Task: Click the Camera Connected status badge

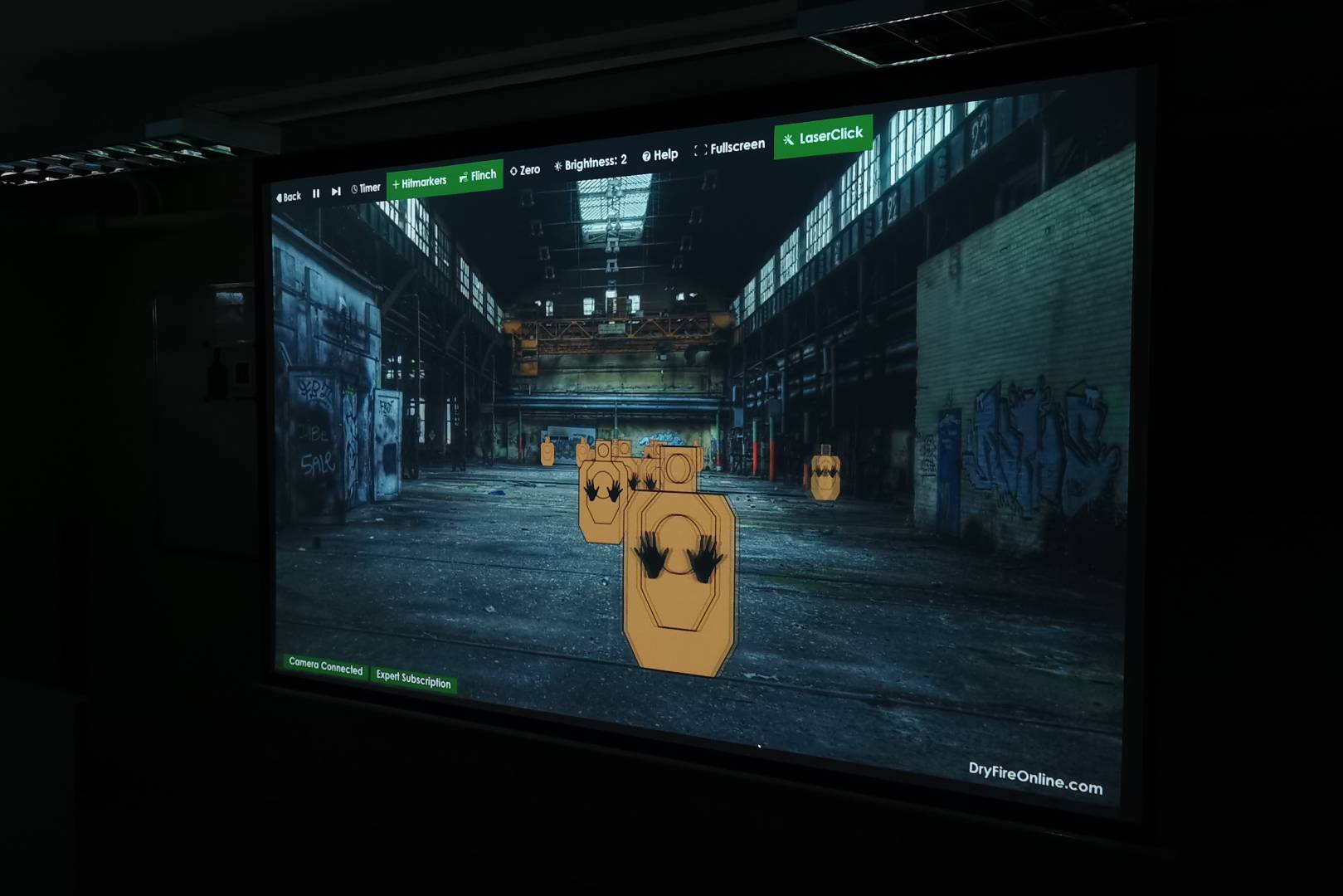Action: point(325,666)
